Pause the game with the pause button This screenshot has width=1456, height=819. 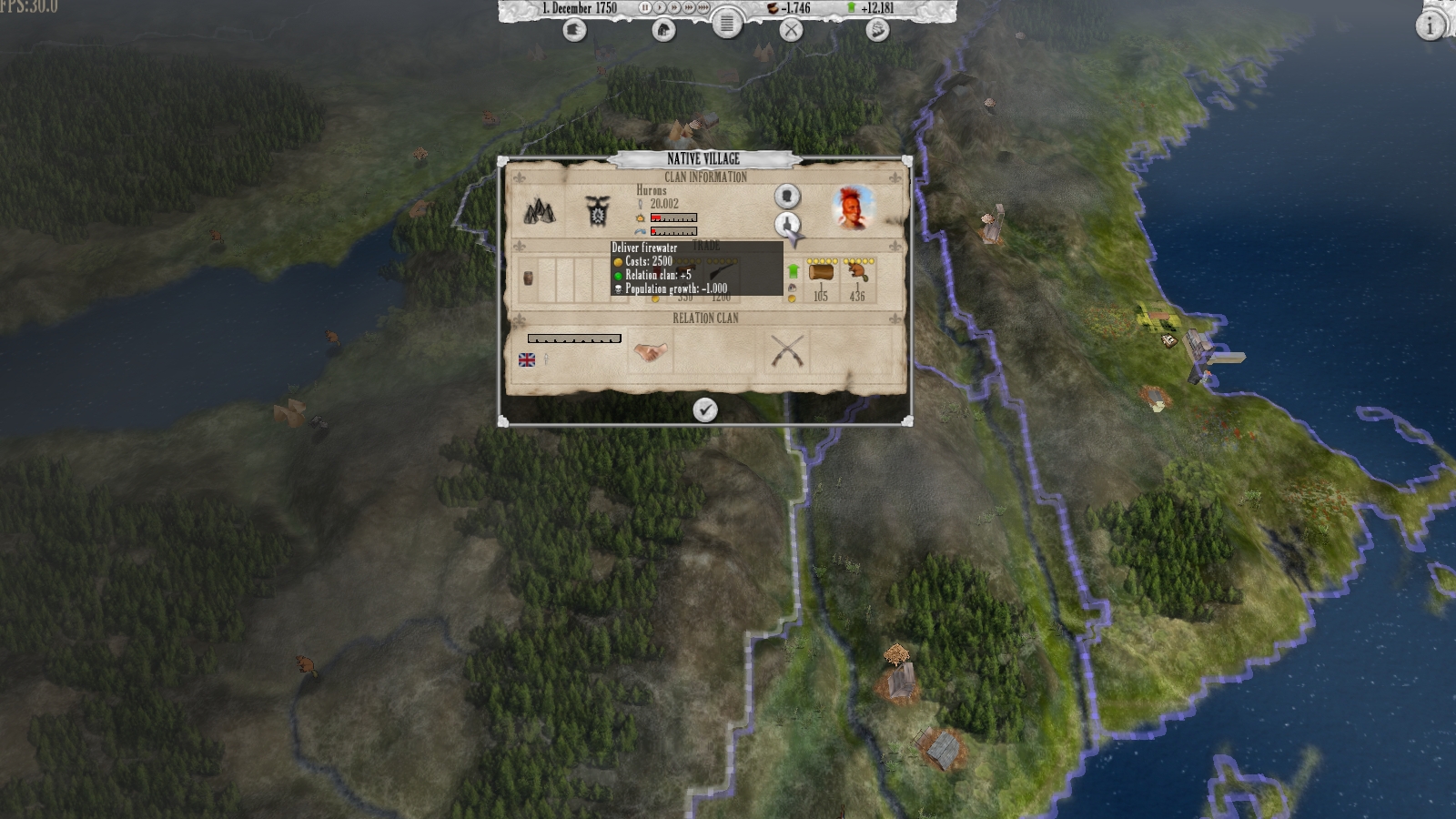(645, 7)
